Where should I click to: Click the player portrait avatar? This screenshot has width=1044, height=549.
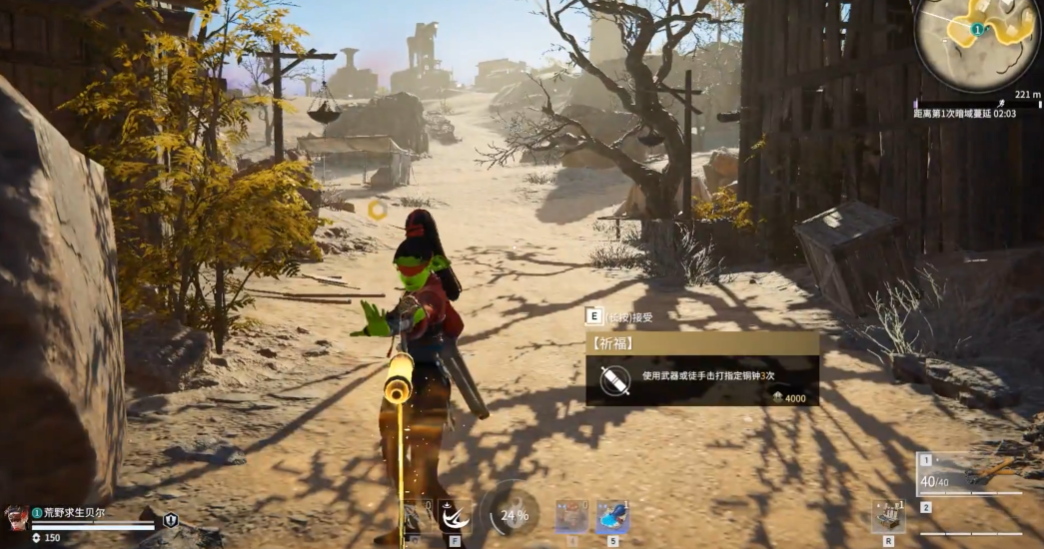15,517
